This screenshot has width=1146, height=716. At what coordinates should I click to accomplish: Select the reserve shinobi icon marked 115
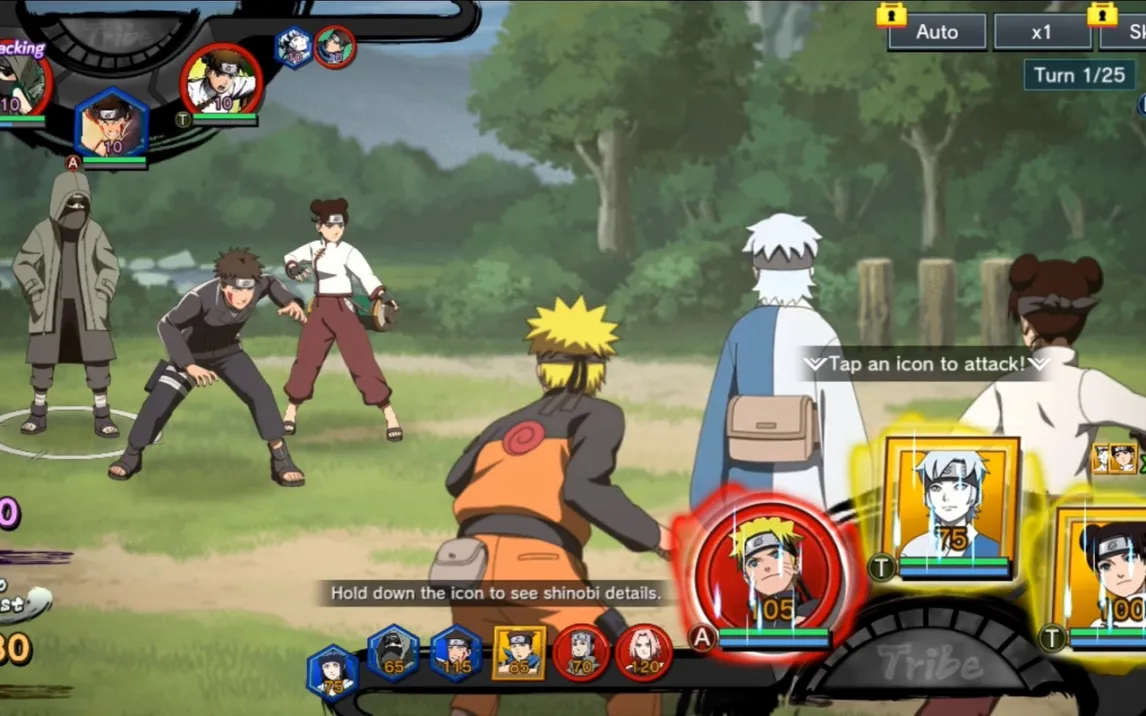(x=456, y=653)
